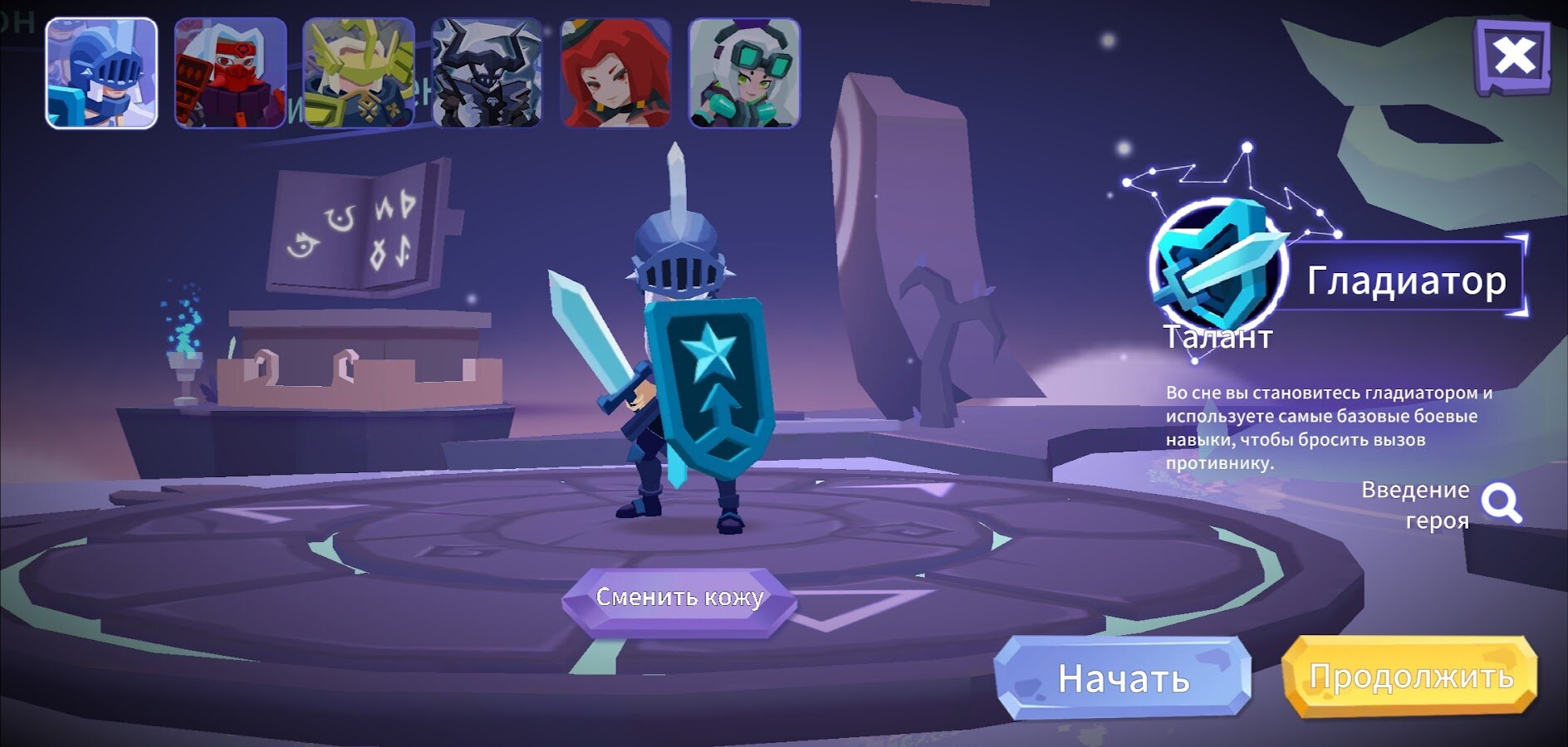Pick the golden-helmet samurai hero portrait
Image resolution: width=1568 pixels, height=747 pixels.
tap(359, 73)
